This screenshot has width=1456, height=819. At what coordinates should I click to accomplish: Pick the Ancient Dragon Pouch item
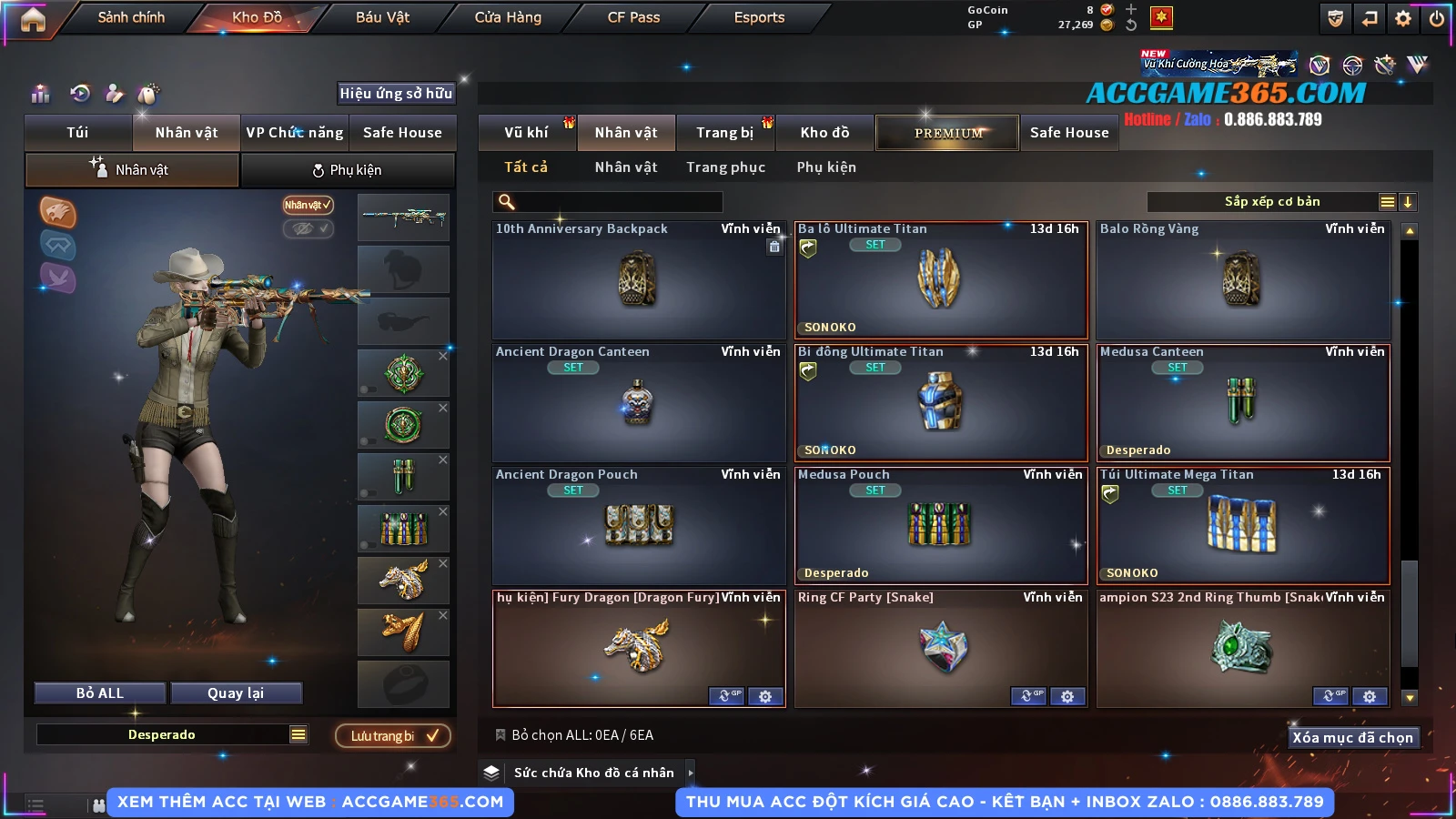tap(638, 526)
